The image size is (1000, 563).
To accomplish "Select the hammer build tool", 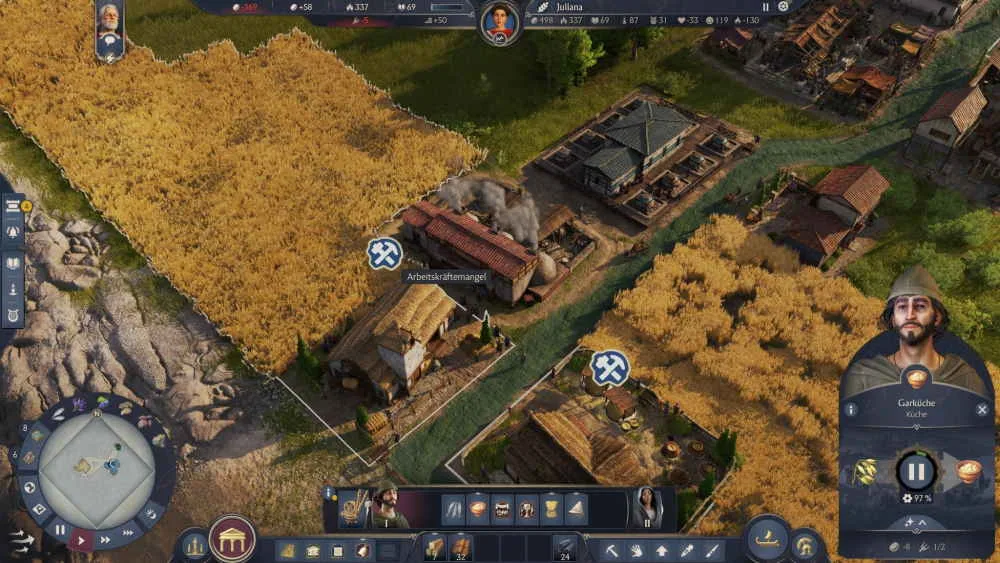I will pyautogui.click(x=612, y=549).
